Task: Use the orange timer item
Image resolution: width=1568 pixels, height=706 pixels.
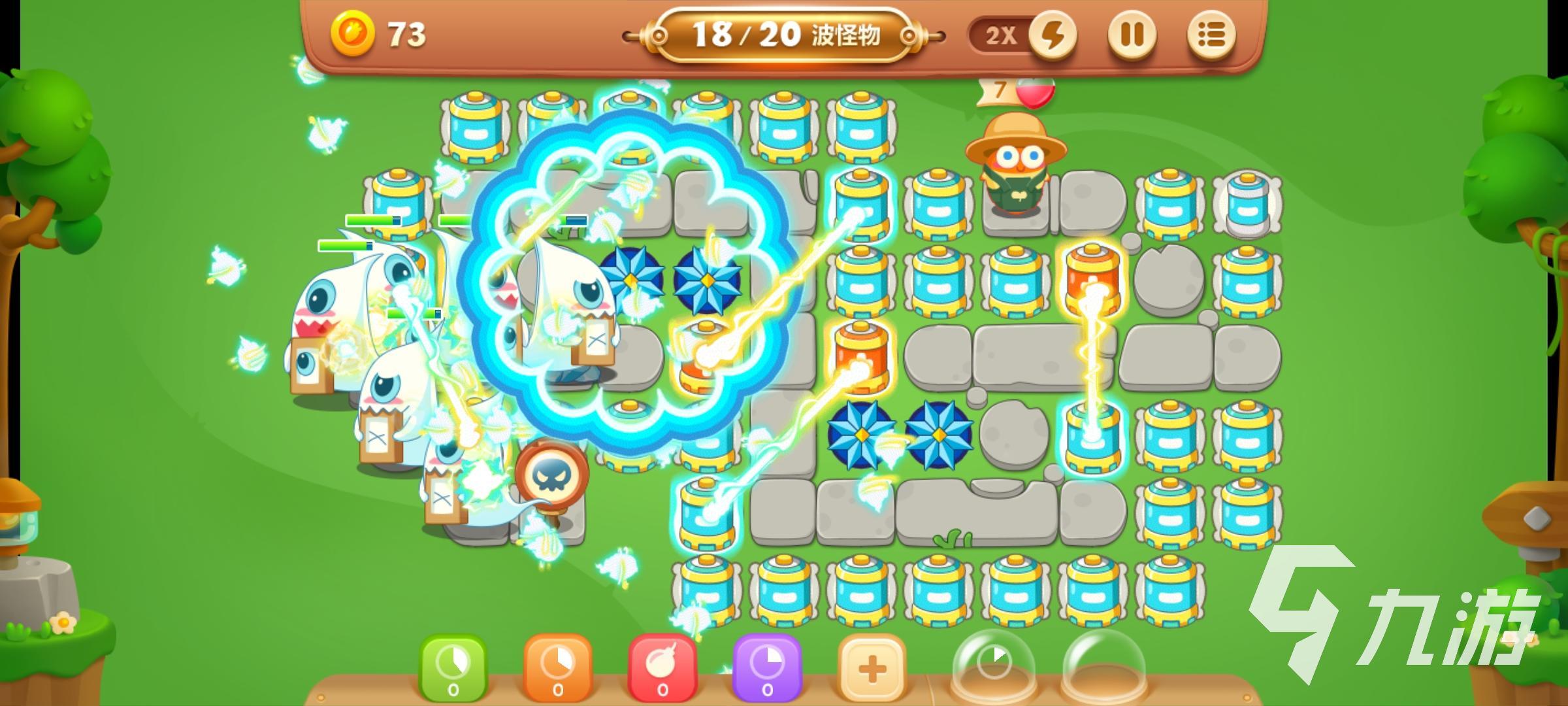Action: (x=557, y=668)
